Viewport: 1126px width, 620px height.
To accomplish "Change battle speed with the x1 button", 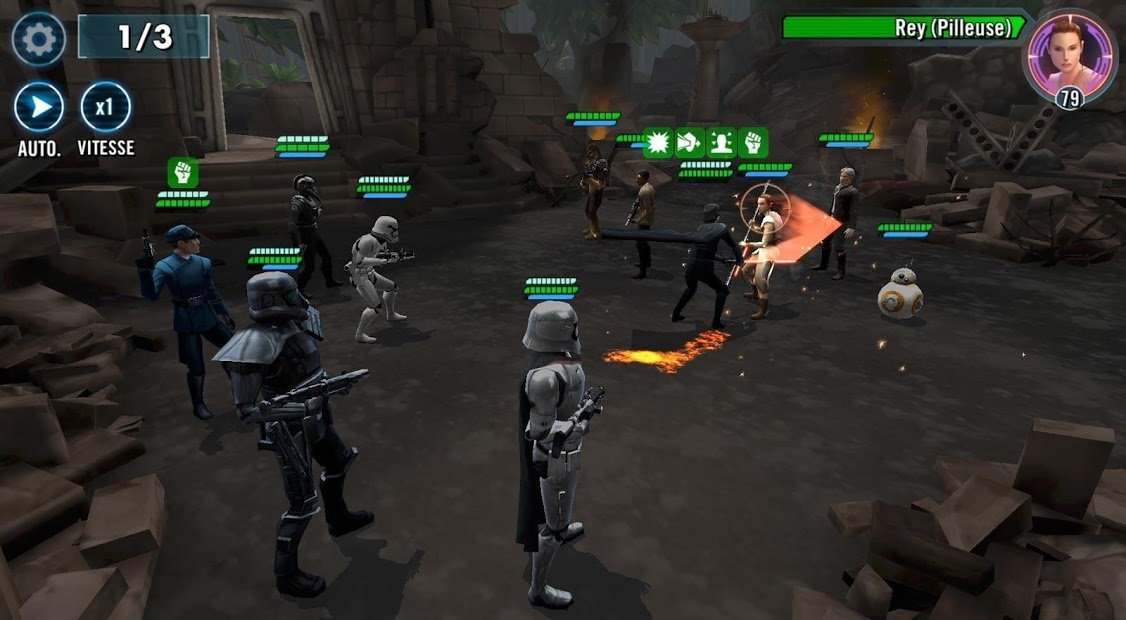I will point(105,108).
